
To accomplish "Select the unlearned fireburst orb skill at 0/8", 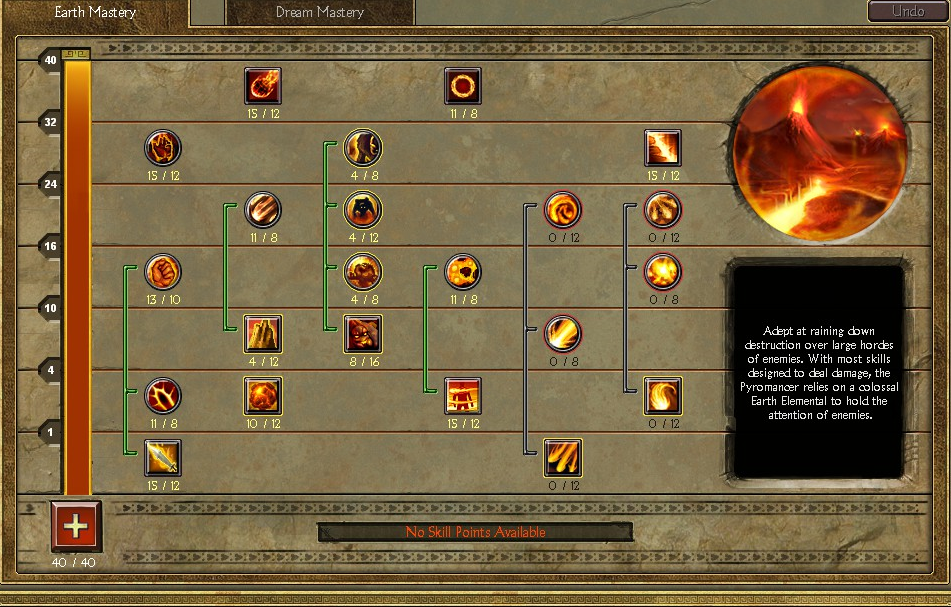I will pos(663,271).
